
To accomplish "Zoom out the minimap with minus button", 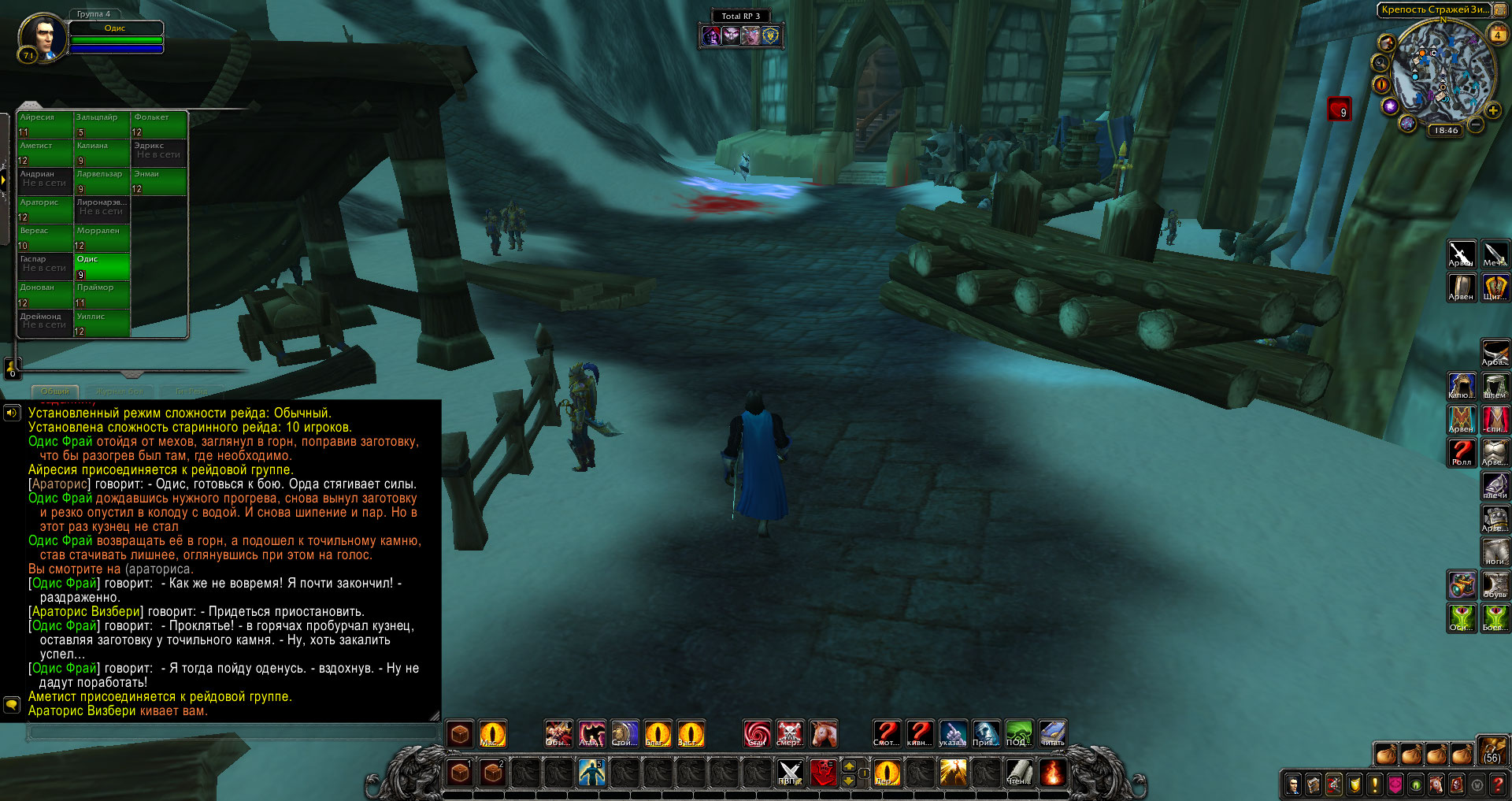I will [1476, 124].
